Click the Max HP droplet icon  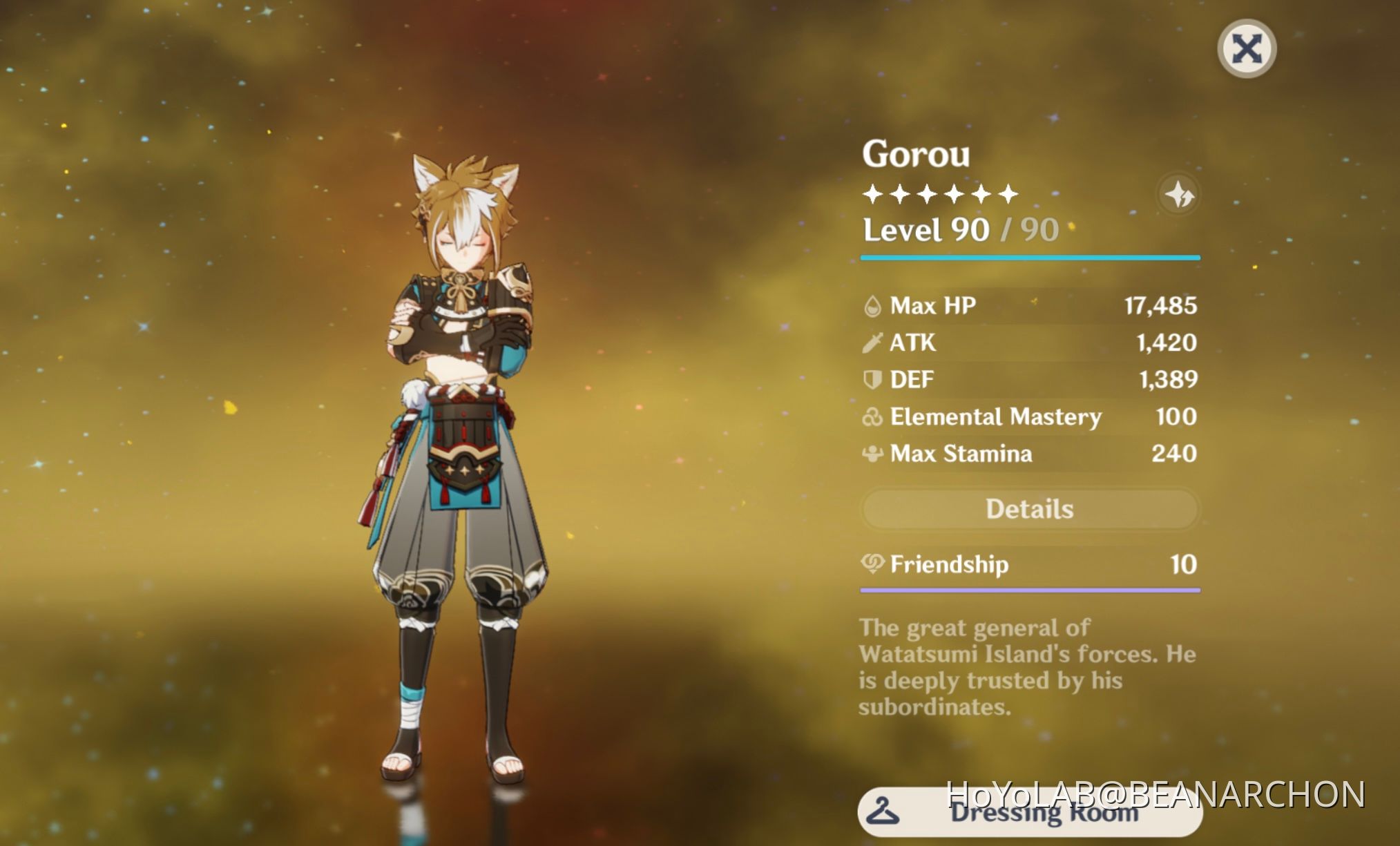[872, 306]
